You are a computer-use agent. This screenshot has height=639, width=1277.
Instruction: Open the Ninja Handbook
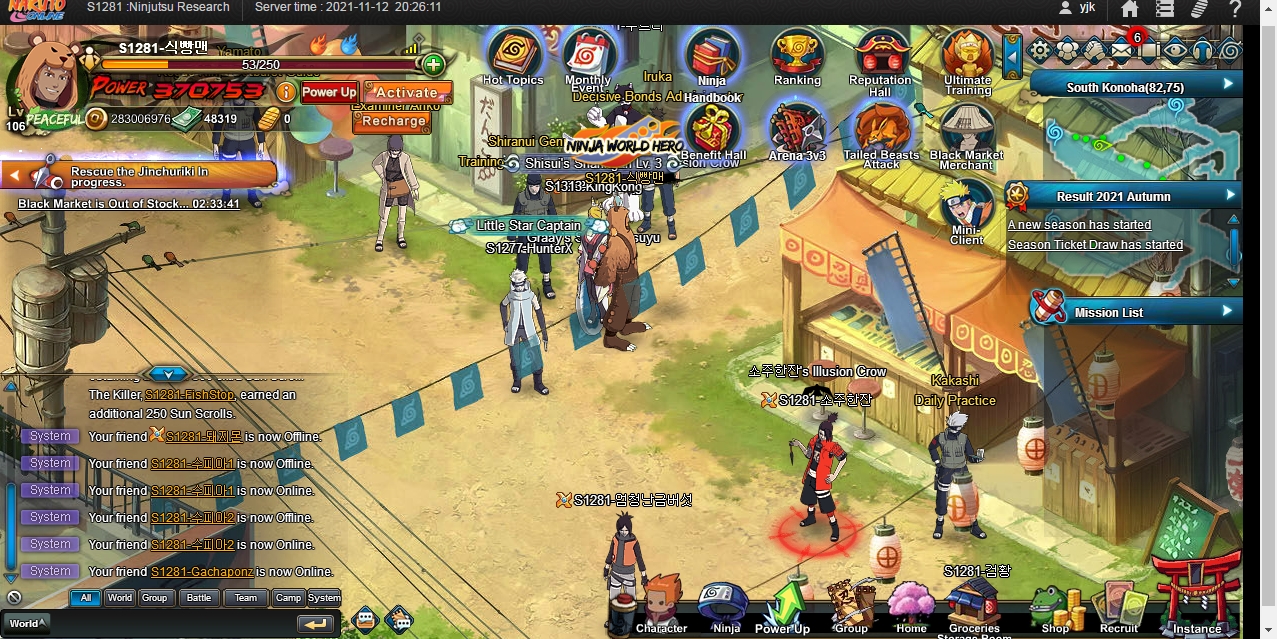(x=712, y=60)
